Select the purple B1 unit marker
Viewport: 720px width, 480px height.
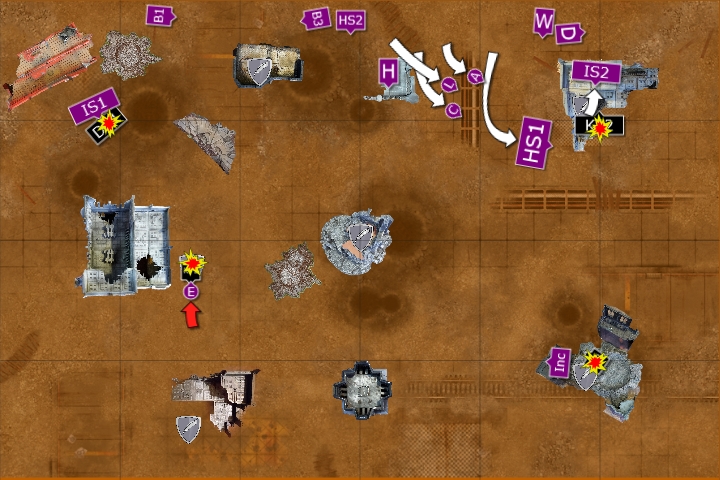tap(160, 15)
